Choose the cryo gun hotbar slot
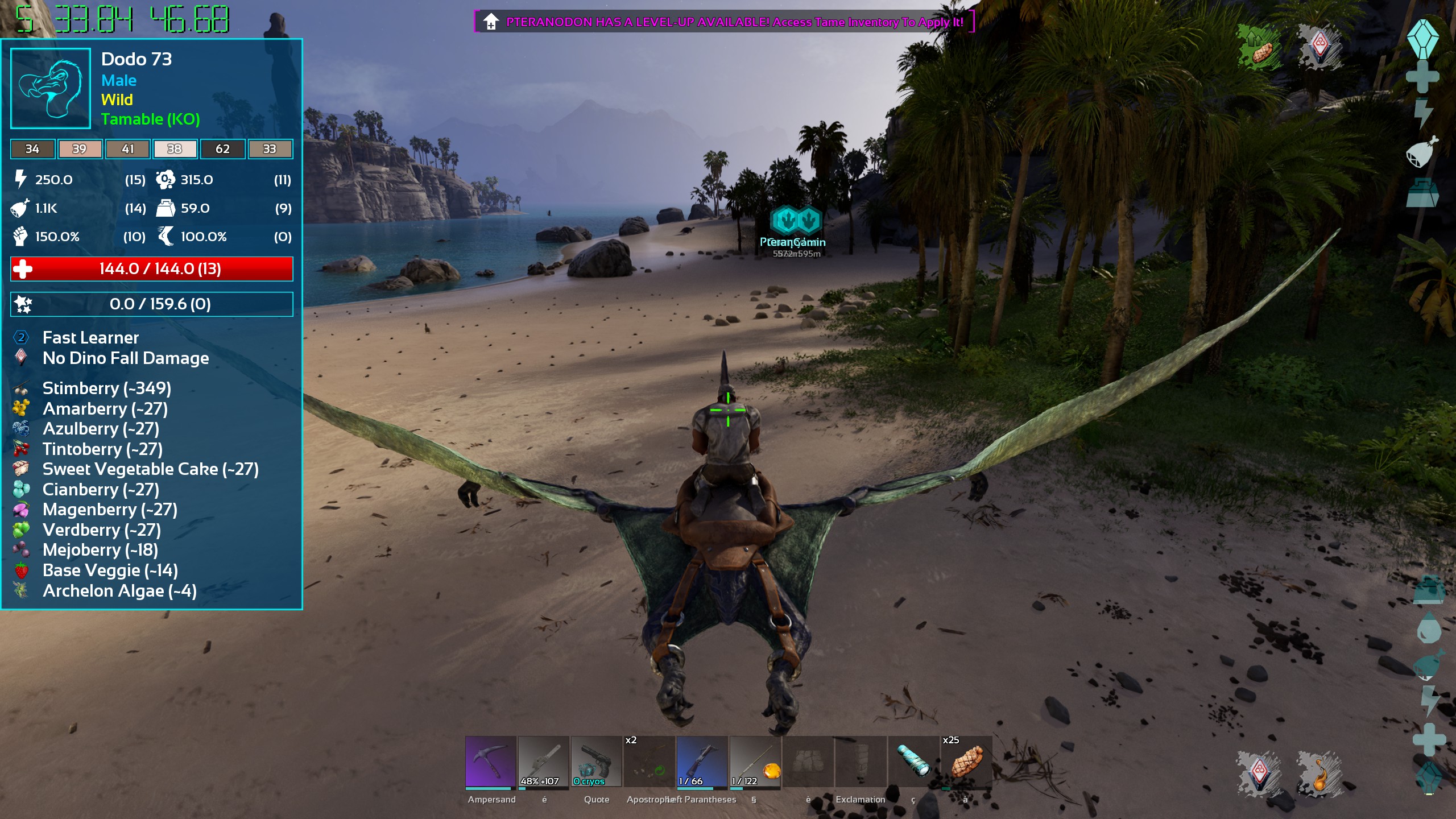Image resolution: width=1456 pixels, height=819 pixels. tap(596, 762)
